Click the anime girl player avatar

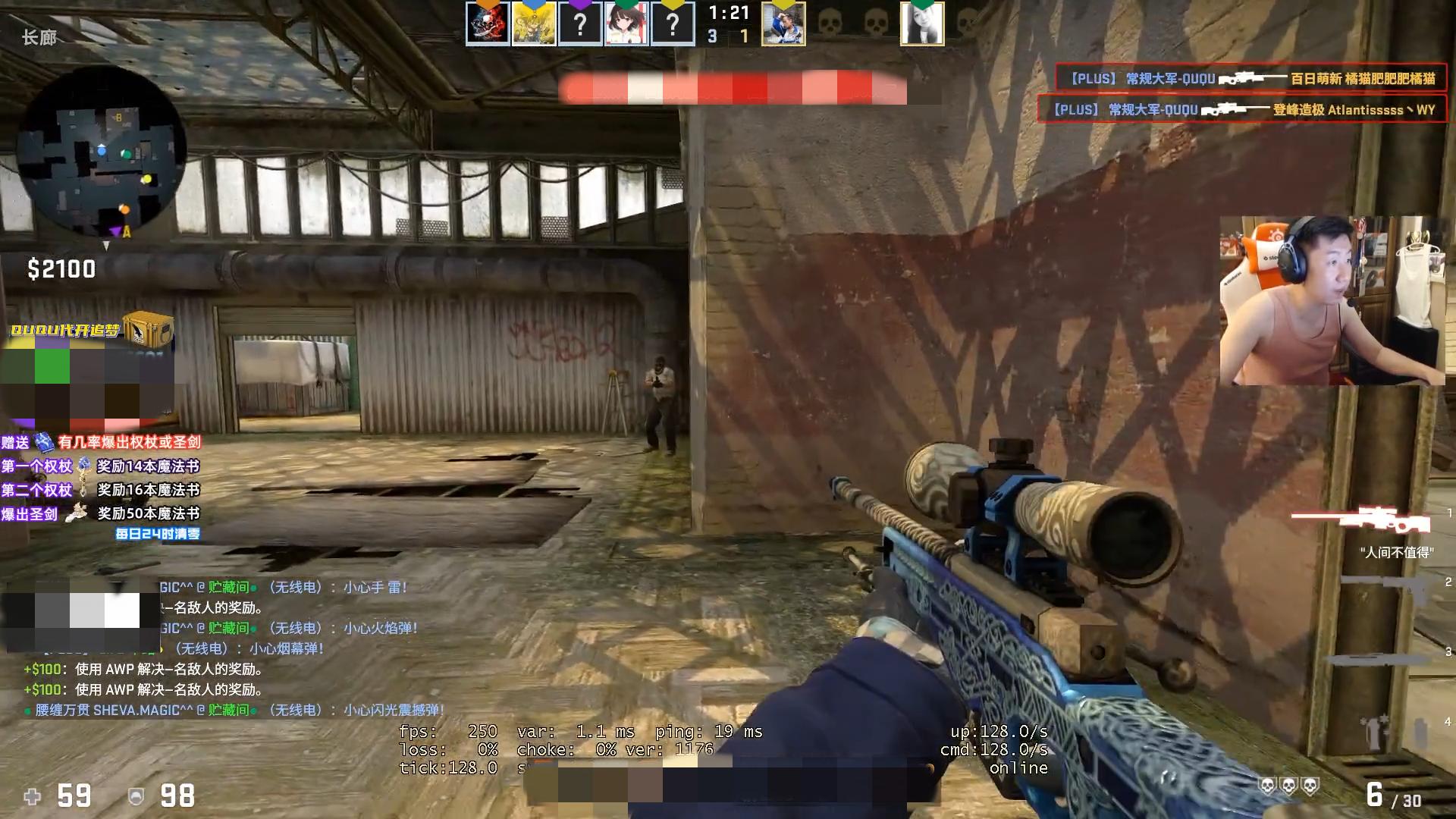tap(626, 24)
